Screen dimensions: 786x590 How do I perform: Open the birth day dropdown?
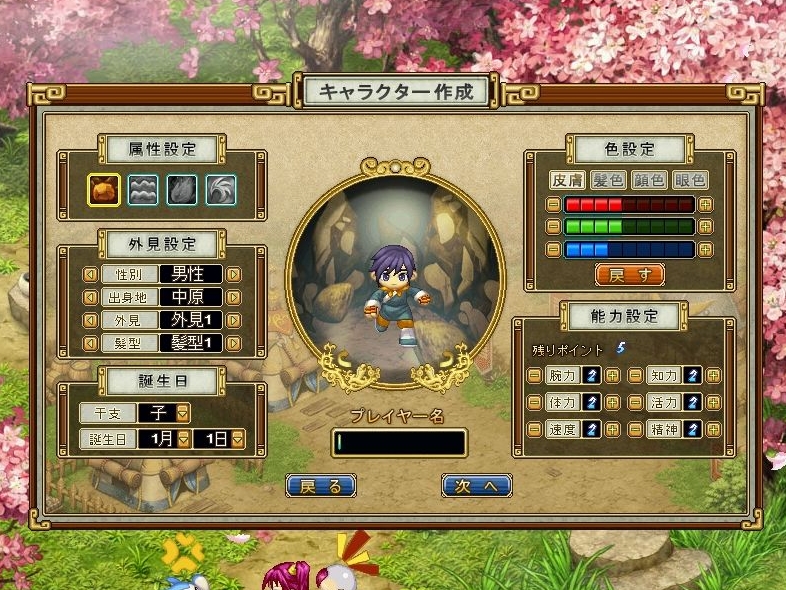239,438
